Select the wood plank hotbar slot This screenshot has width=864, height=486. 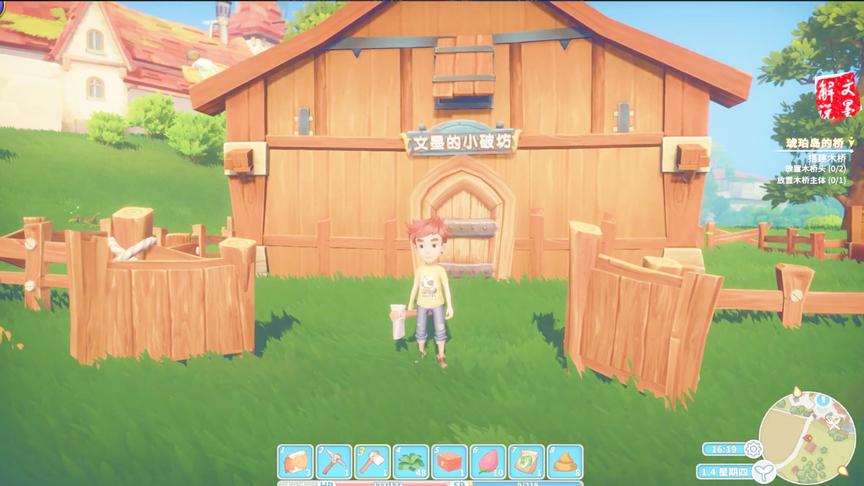click(x=295, y=461)
